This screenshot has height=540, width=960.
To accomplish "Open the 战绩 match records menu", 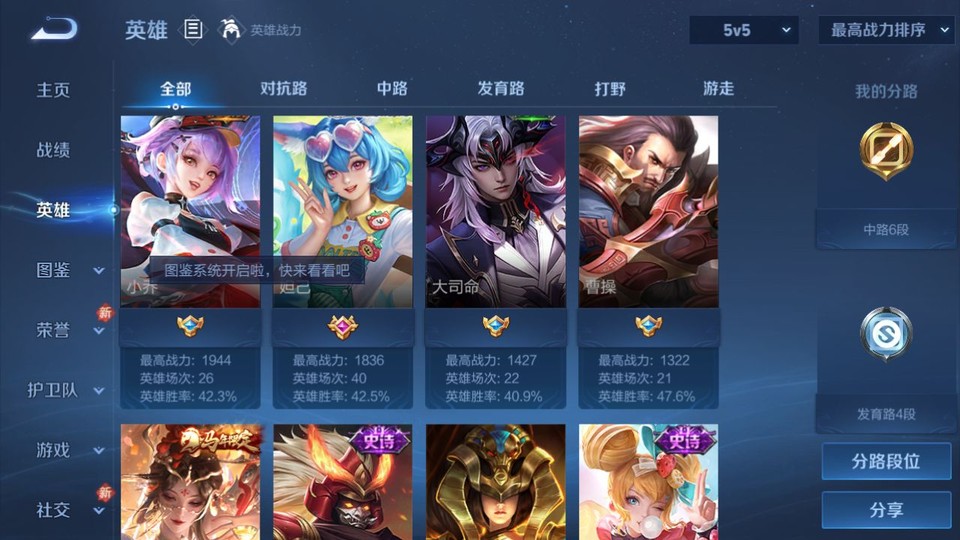I will click(54, 150).
